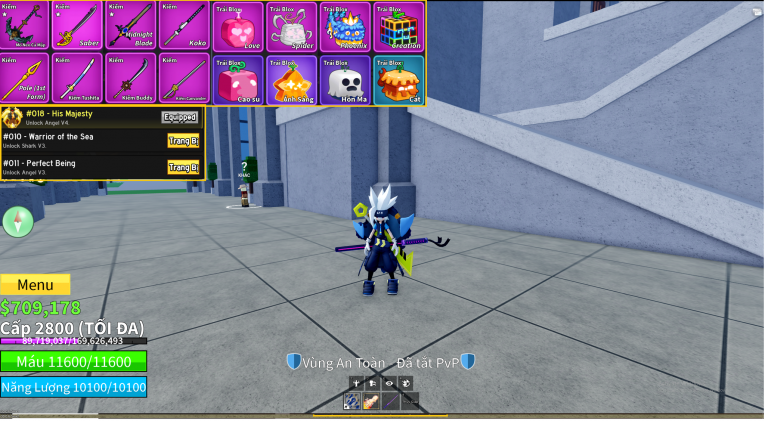
Task: Select the Pole (1st Form) weapon
Action: click(x=24, y=79)
